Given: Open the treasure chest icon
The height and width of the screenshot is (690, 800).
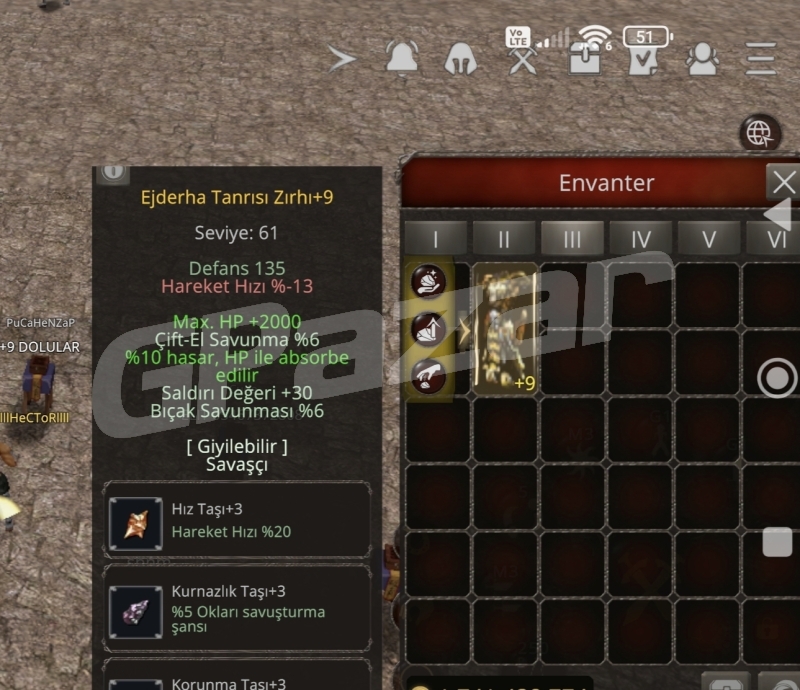Looking at the screenshot, I should (x=584, y=58).
